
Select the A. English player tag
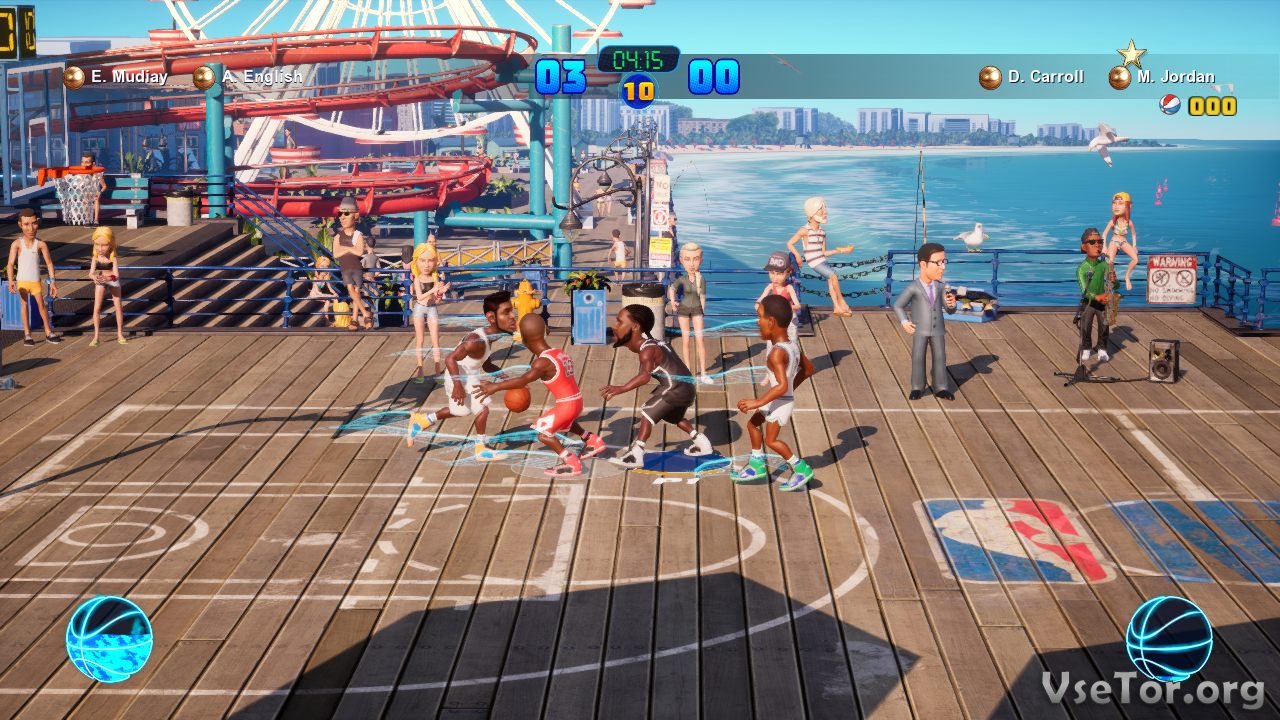[248, 77]
